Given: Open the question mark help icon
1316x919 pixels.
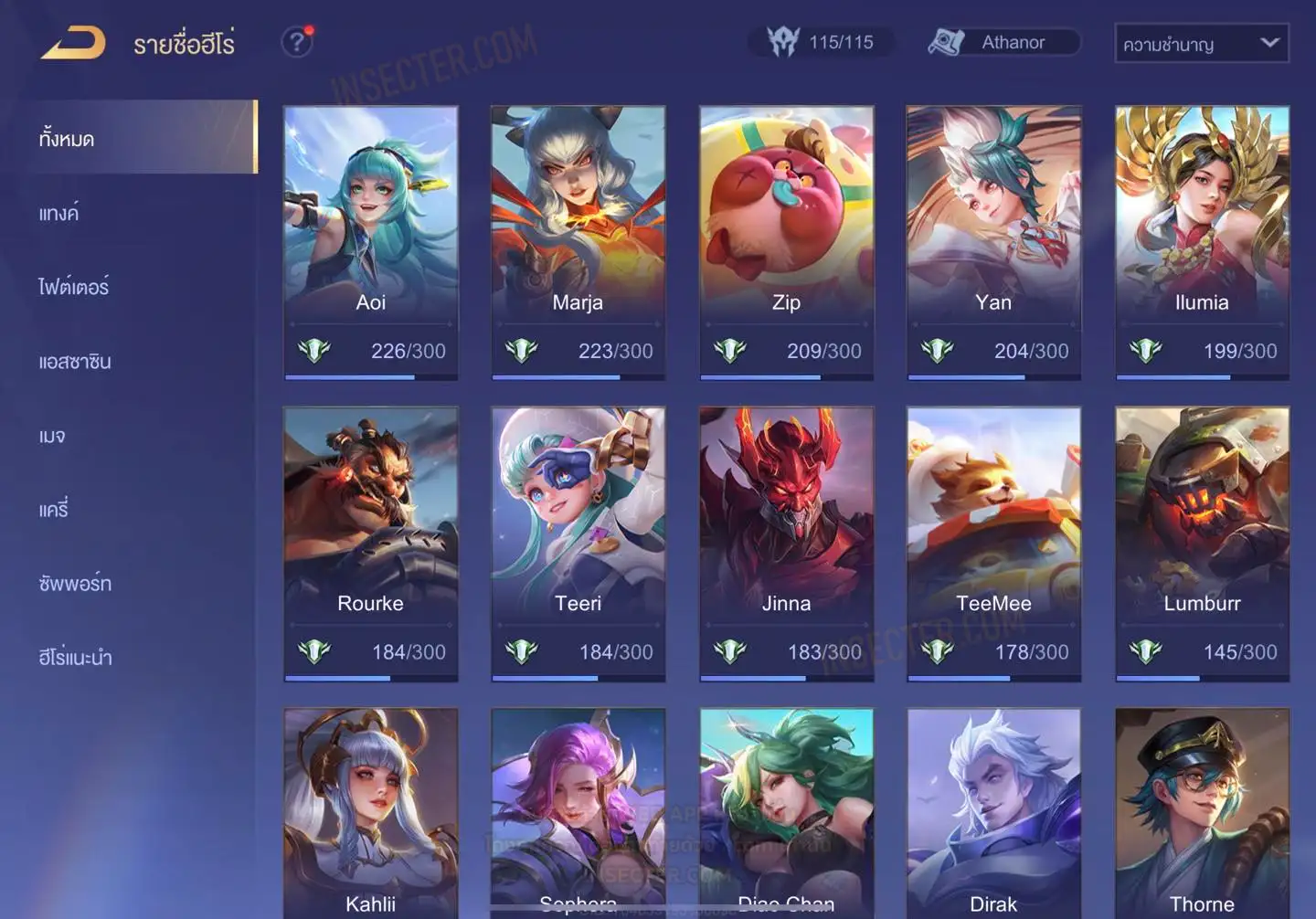Looking at the screenshot, I should [x=297, y=42].
